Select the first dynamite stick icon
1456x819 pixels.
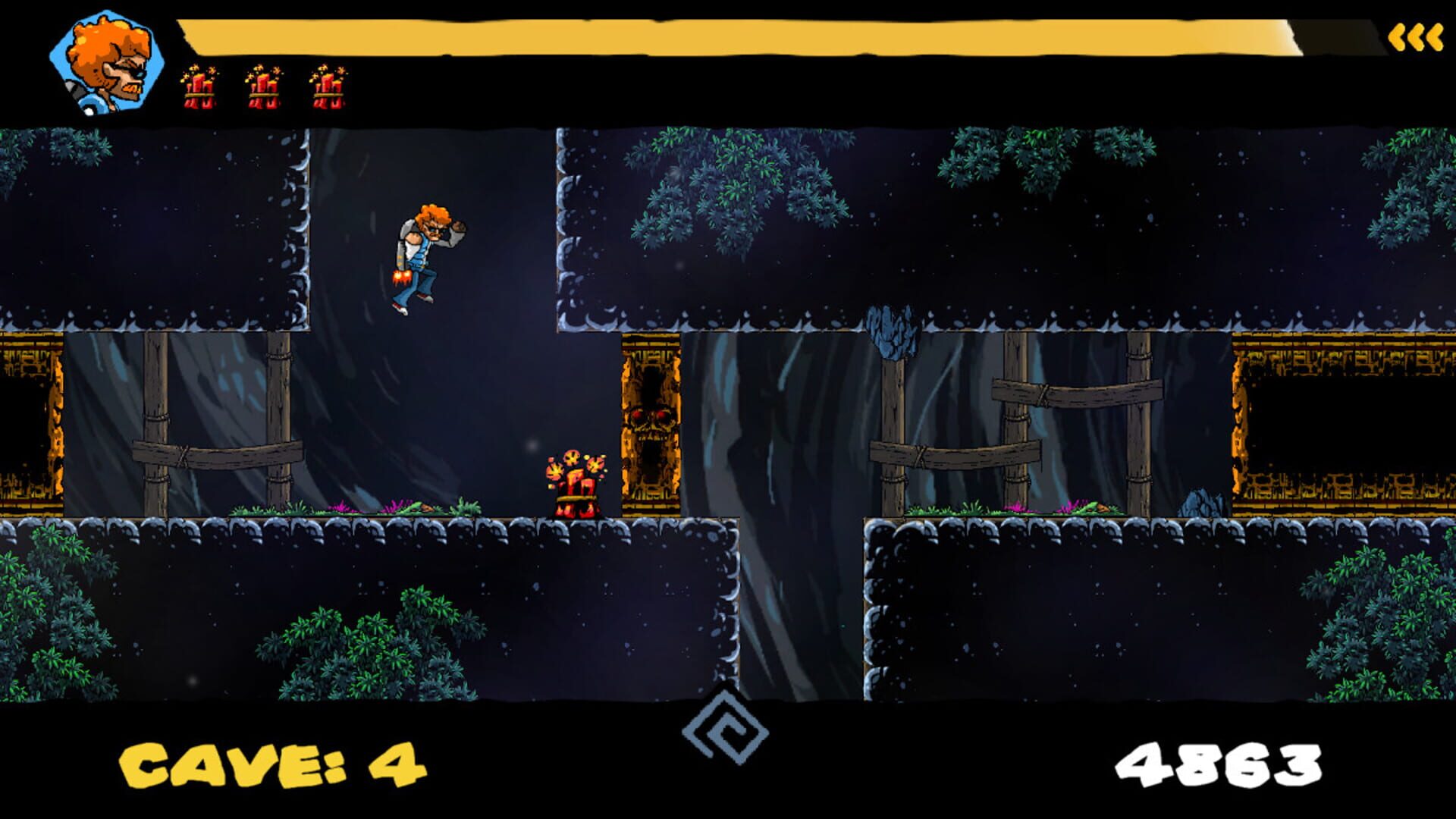(199, 87)
